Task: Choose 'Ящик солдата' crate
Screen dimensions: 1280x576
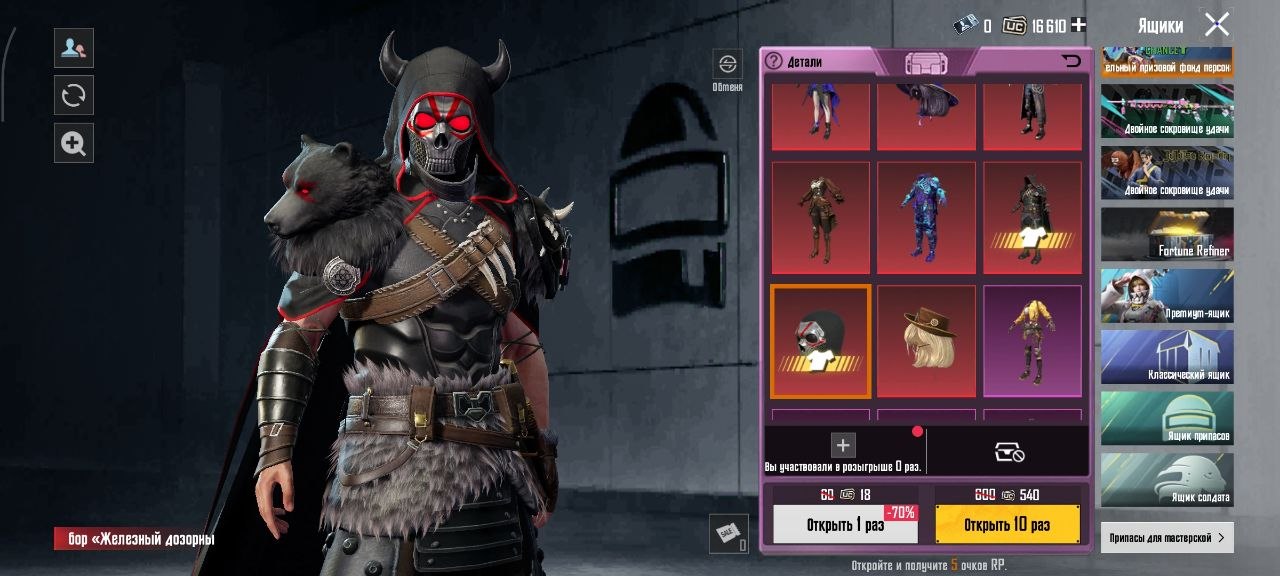Action: 1167,479
